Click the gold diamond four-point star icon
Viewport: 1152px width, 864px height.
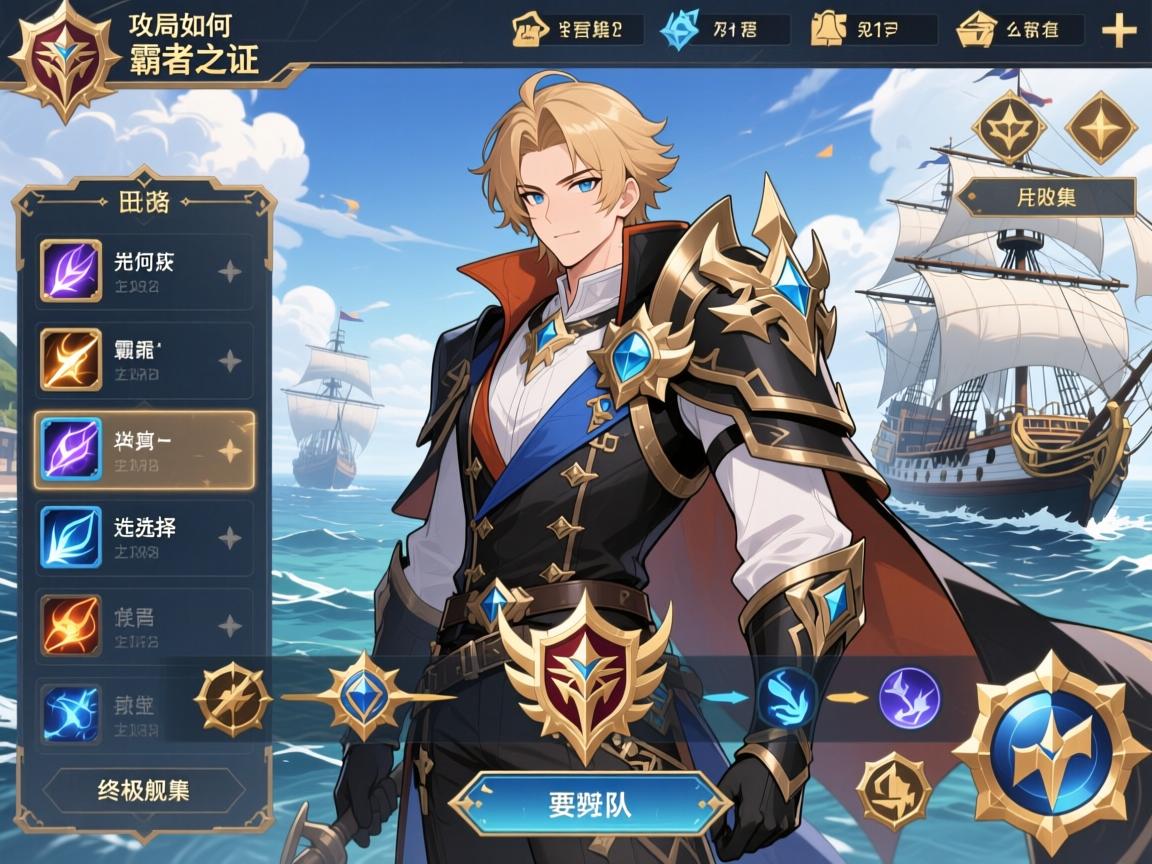(1100, 127)
